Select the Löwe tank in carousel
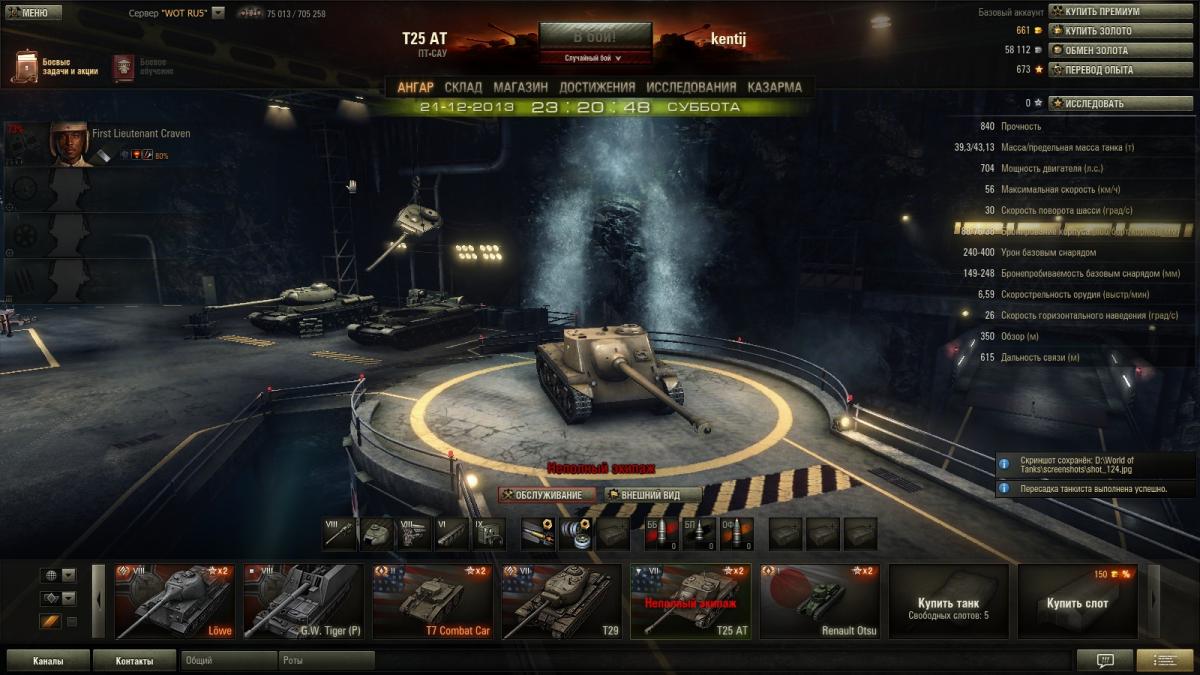1200x675 pixels. click(175, 601)
